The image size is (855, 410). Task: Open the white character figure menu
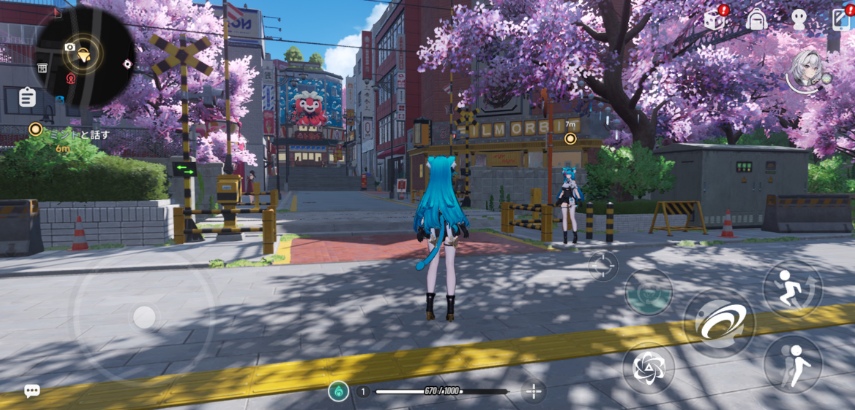[798, 18]
